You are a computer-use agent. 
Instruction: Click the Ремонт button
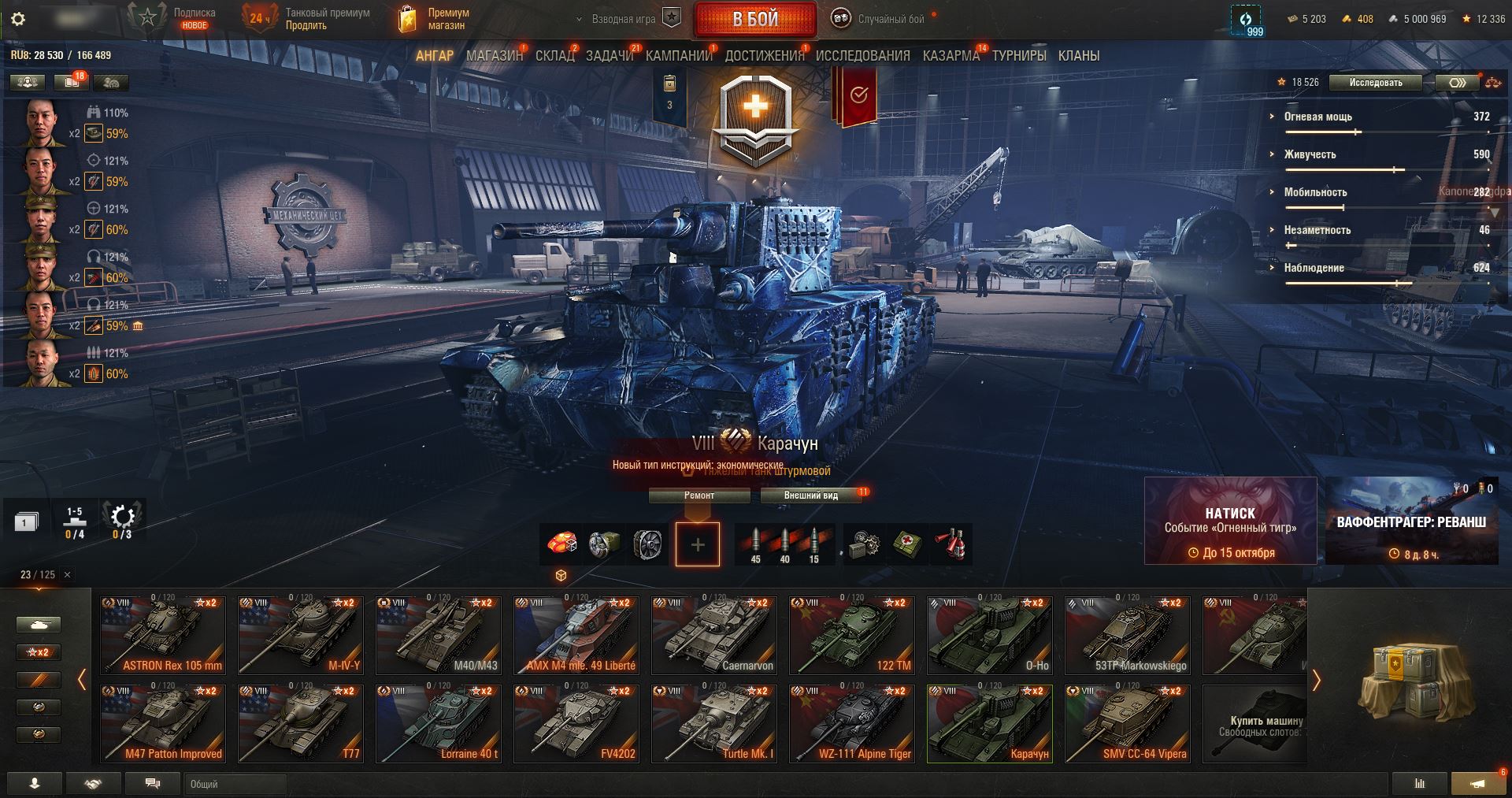[x=699, y=496]
